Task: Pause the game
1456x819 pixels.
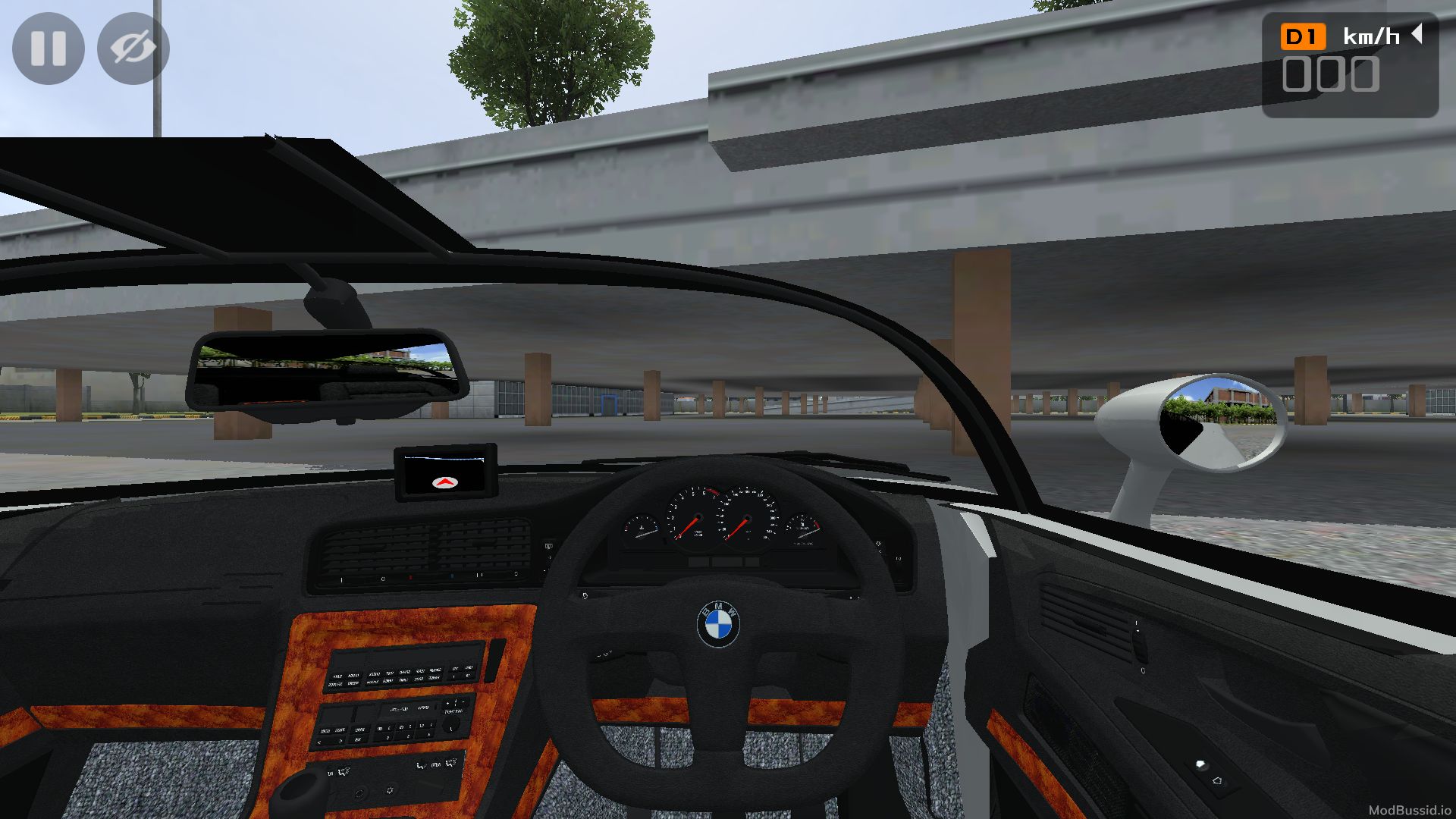Action: [x=49, y=48]
